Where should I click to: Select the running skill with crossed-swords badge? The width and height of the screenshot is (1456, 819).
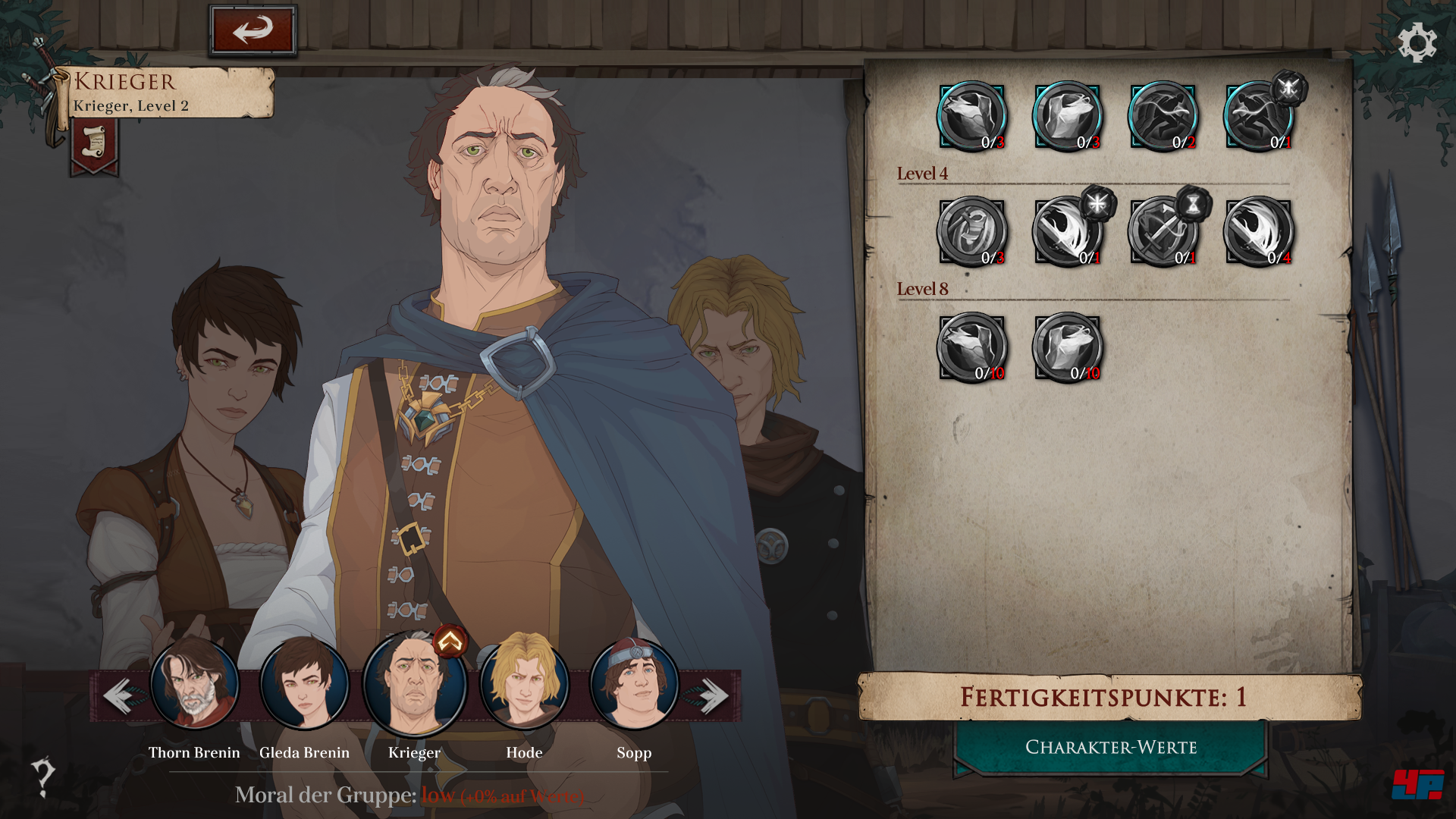1258,117
